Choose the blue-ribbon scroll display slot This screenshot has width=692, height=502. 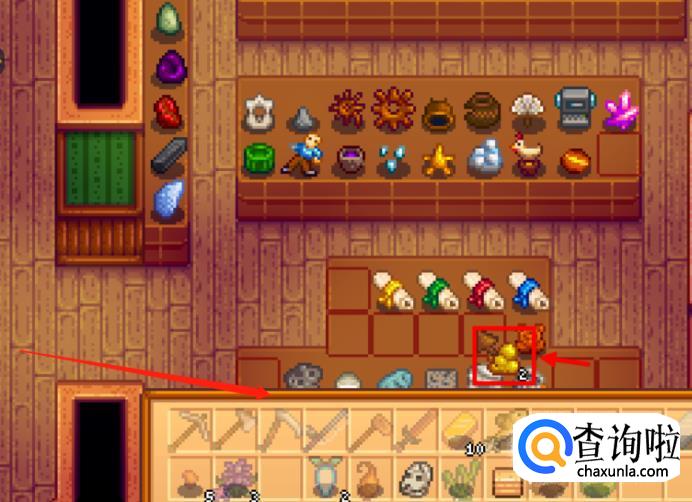525,290
